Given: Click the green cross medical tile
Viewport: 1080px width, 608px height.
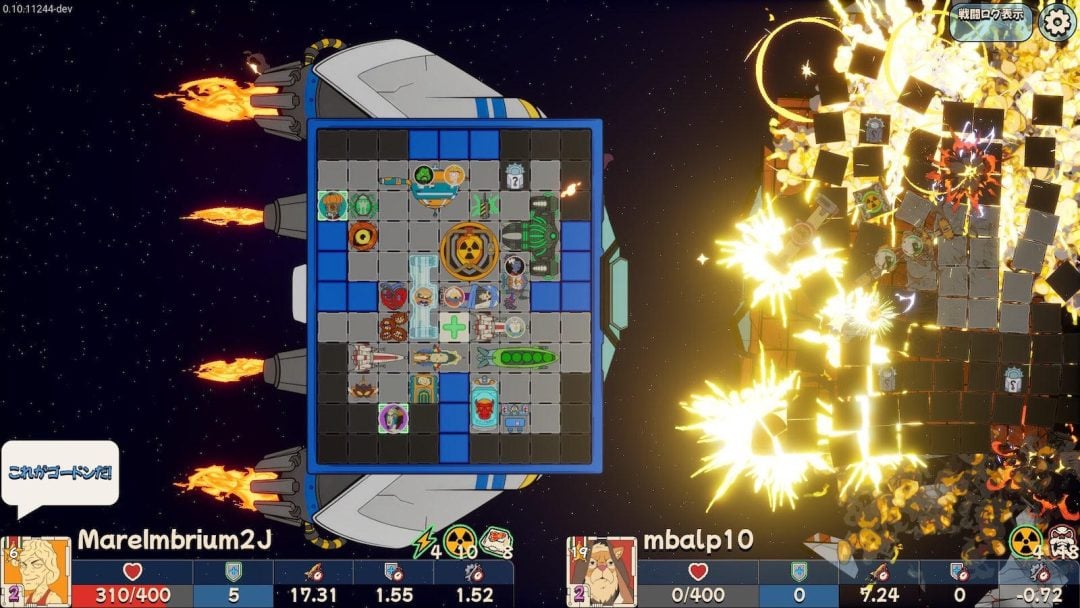Looking at the screenshot, I should coord(455,327).
